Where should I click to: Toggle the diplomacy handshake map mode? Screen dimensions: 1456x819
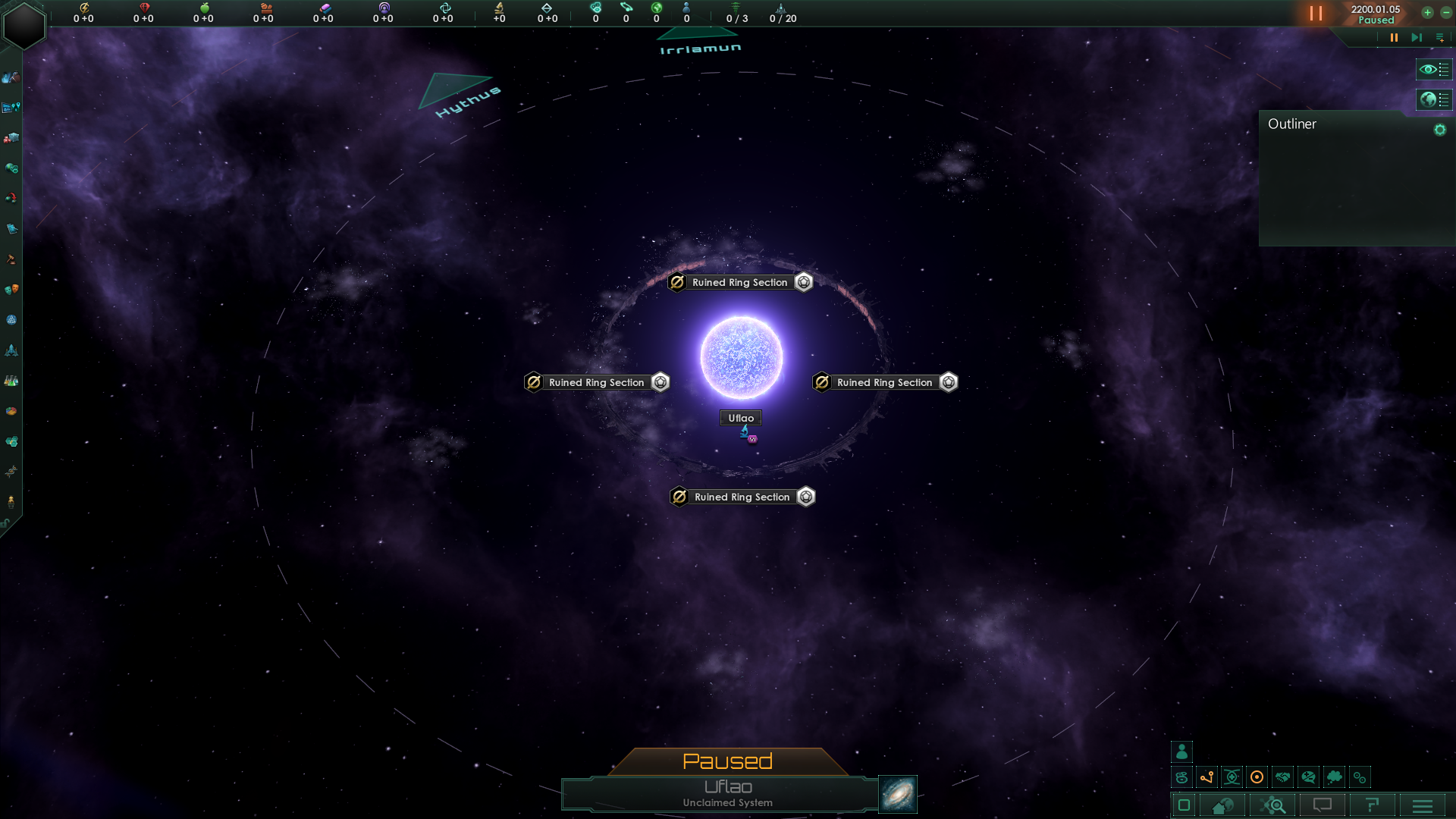1282,777
